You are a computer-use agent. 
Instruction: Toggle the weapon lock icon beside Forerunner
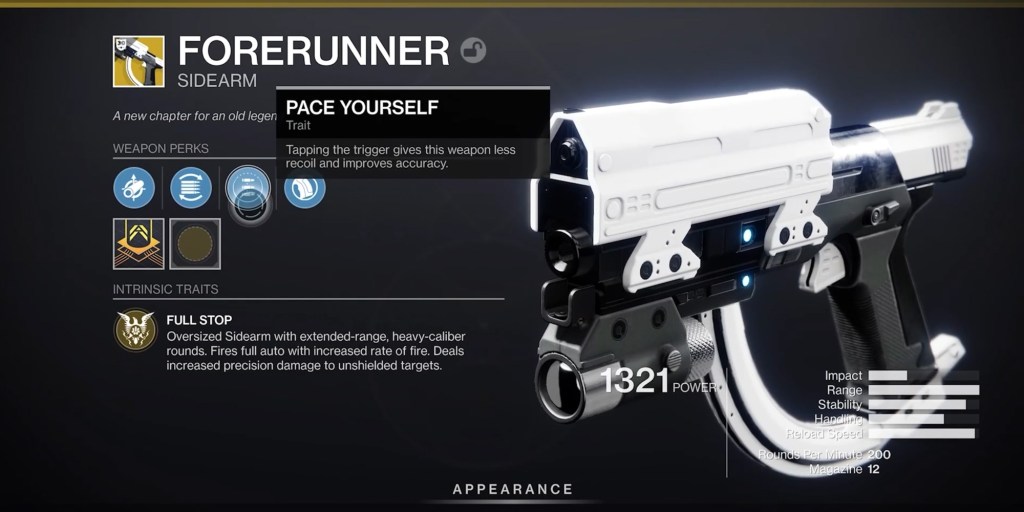[x=473, y=50]
